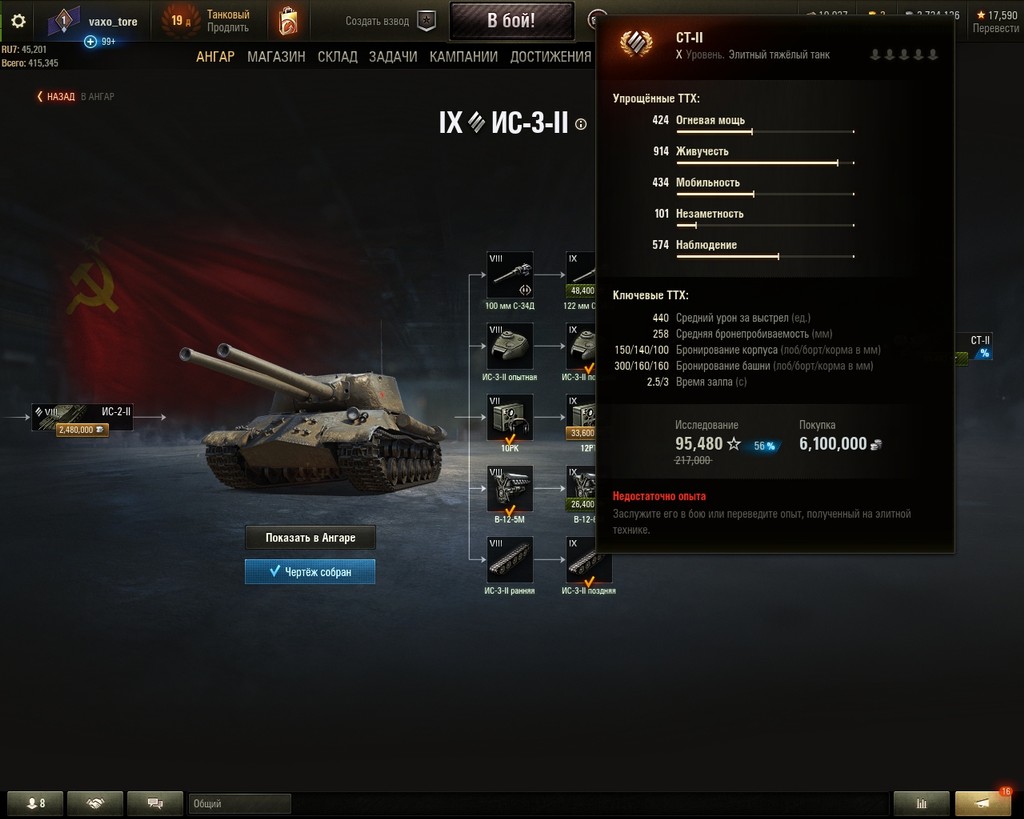This screenshot has height=819, width=1024.
Task: Select the ИС-3-II ранняя tracks module
Action: click(510, 561)
